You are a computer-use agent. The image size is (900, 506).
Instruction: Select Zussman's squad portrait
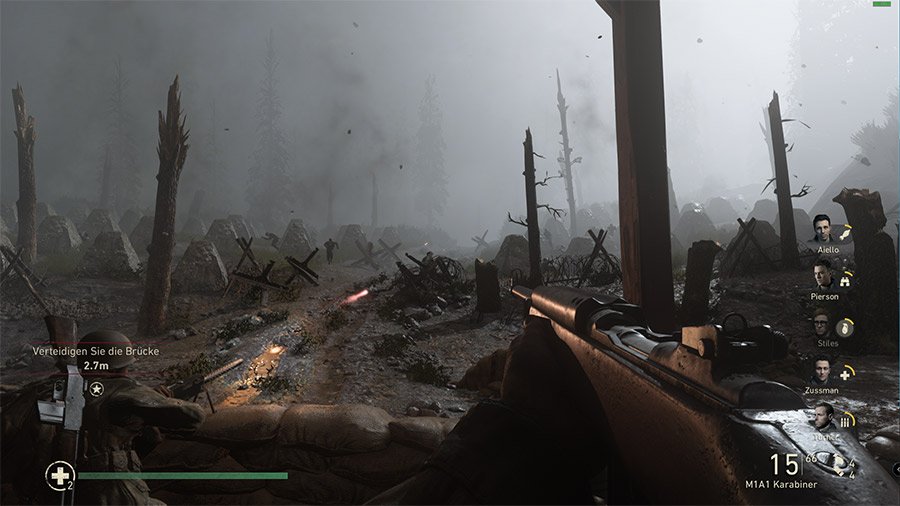pyautogui.click(x=822, y=371)
